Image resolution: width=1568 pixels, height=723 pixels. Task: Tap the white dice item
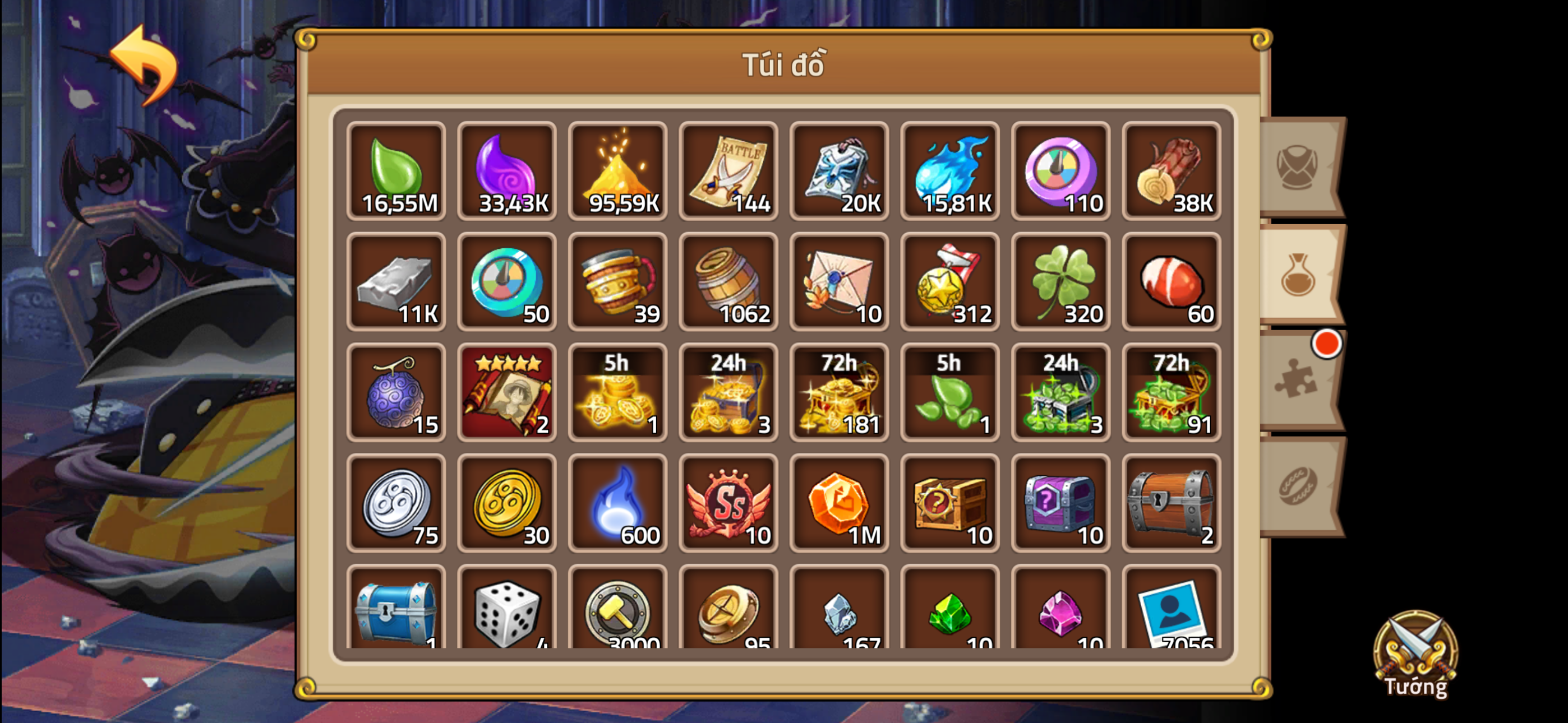click(506, 611)
